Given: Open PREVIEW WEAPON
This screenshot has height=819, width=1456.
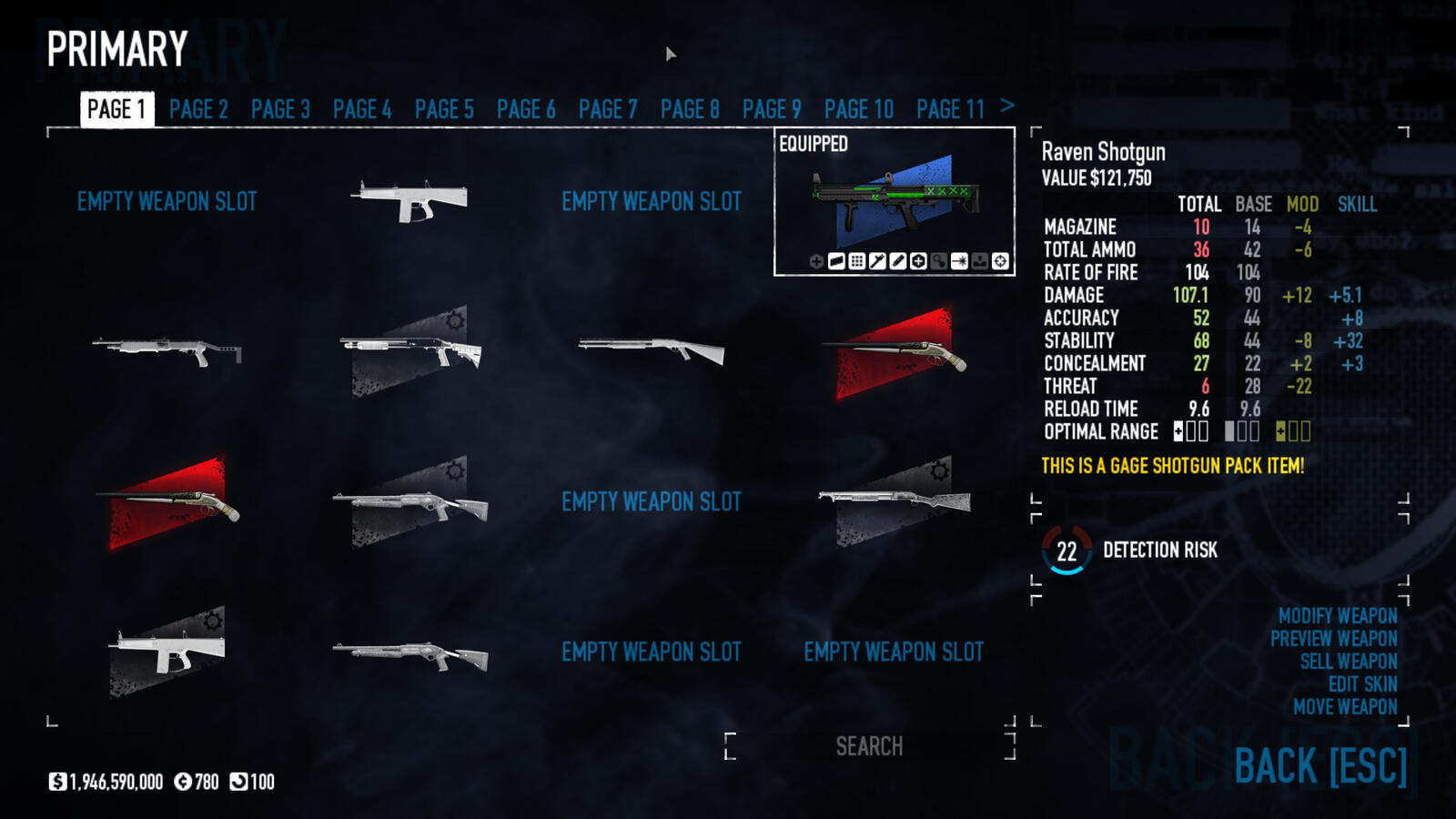Looking at the screenshot, I should pyautogui.click(x=1334, y=639).
